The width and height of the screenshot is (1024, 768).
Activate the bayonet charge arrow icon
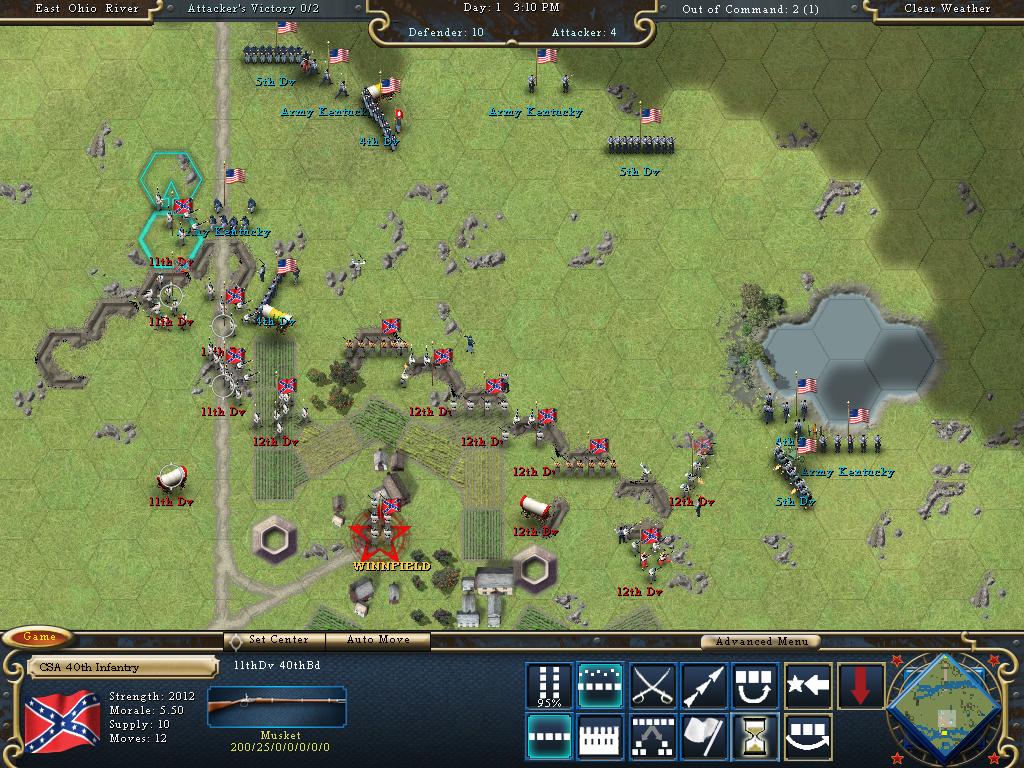coord(704,686)
